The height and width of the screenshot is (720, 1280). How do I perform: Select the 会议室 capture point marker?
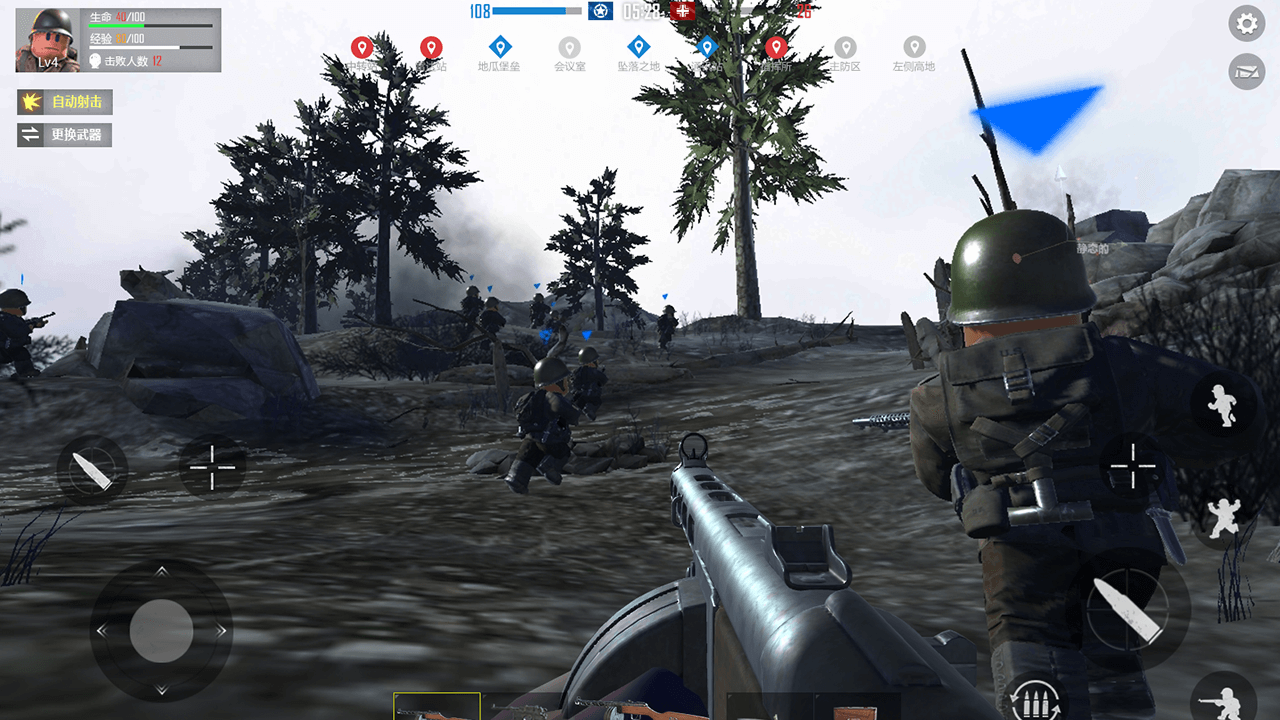569,49
